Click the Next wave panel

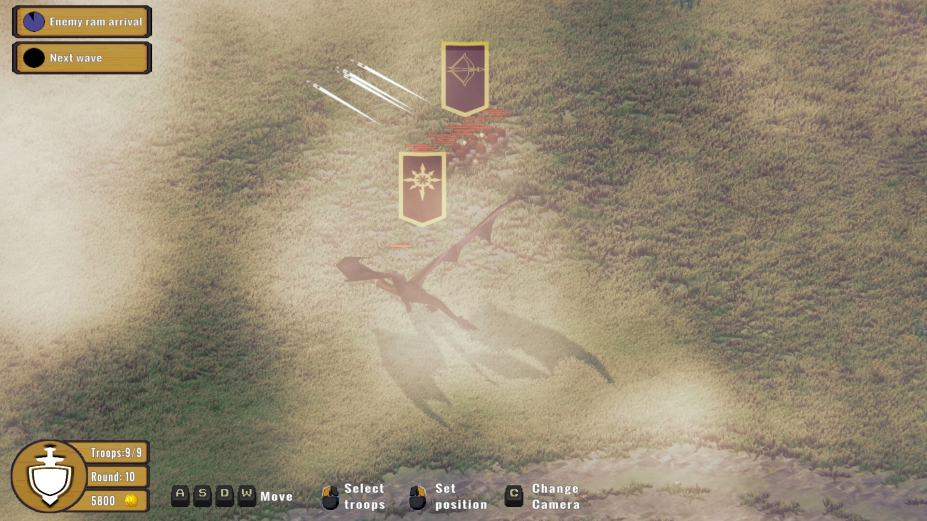pyautogui.click(x=82, y=58)
